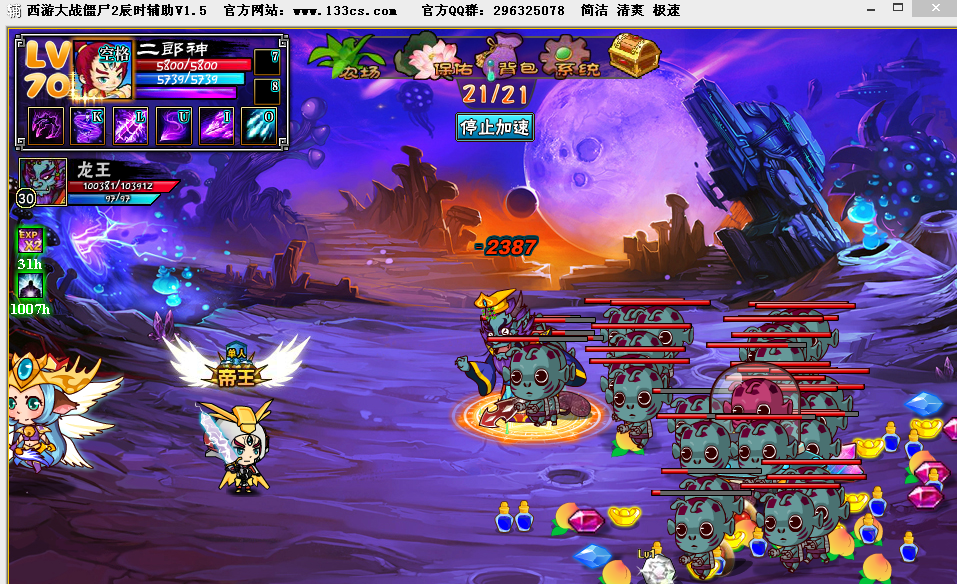957x584 pixels.
Task: Trigger the purple arrows skill marked I
Action: (216, 126)
